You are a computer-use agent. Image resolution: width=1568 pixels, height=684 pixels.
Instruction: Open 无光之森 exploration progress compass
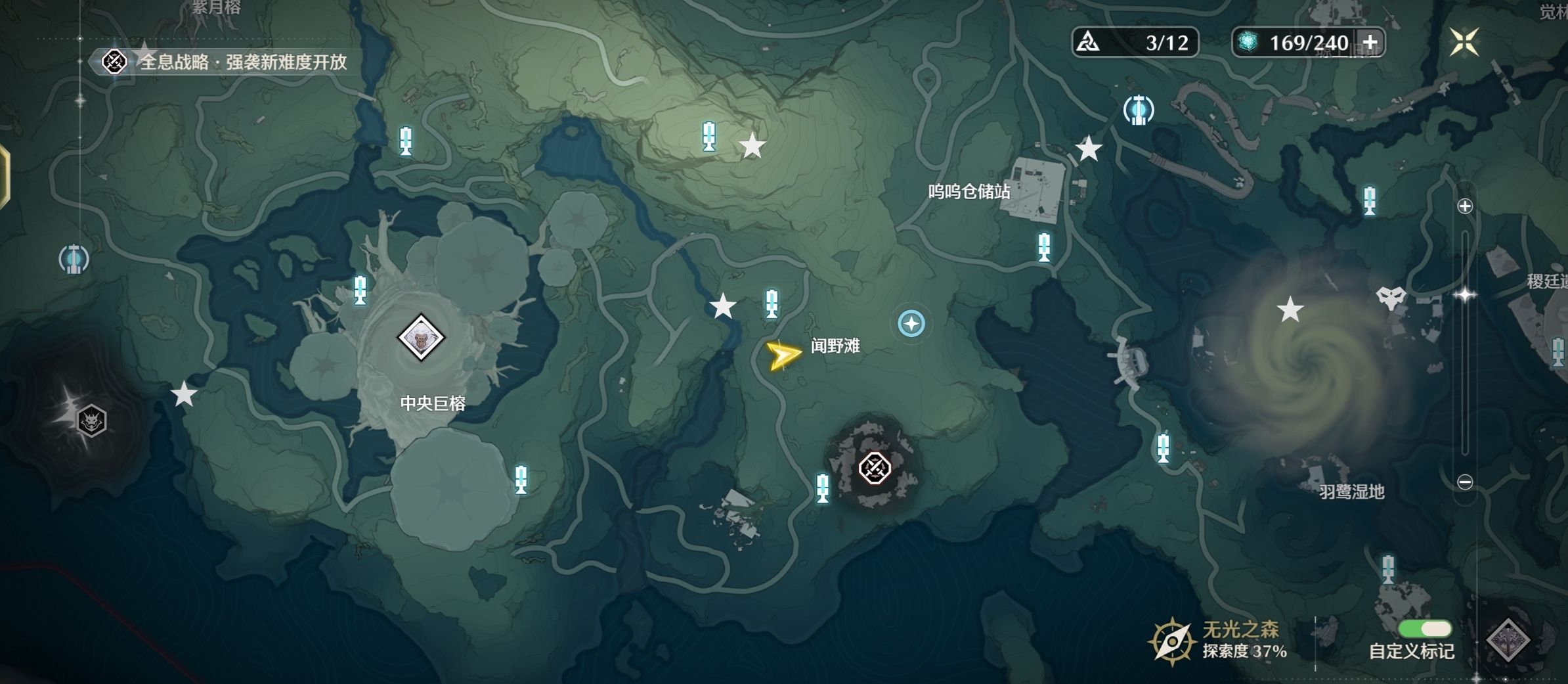coord(1171,641)
